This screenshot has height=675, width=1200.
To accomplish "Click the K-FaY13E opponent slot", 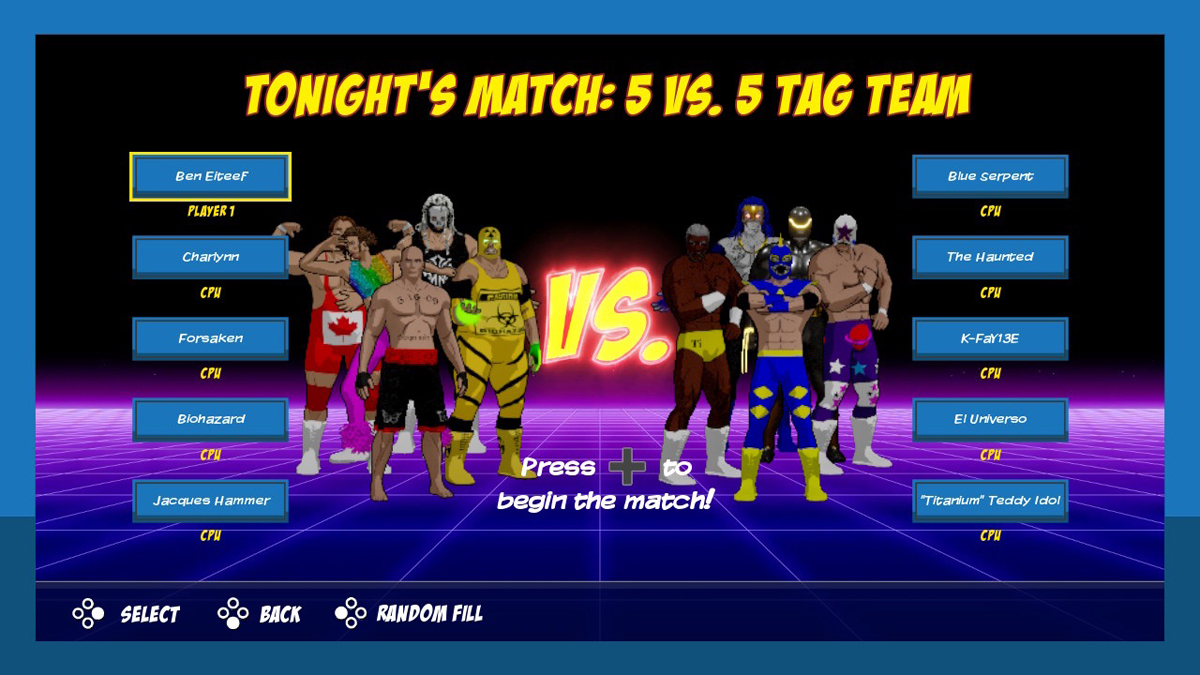I will point(990,338).
